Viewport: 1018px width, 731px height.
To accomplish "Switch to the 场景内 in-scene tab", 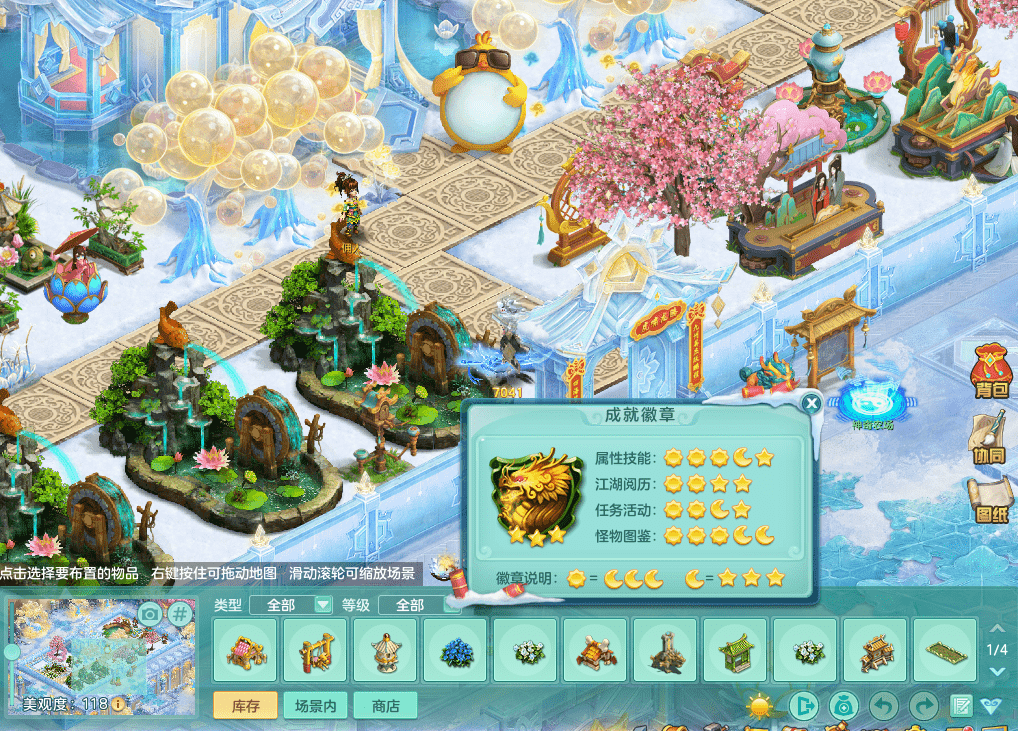I will pyautogui.click(x=315, y=706).
